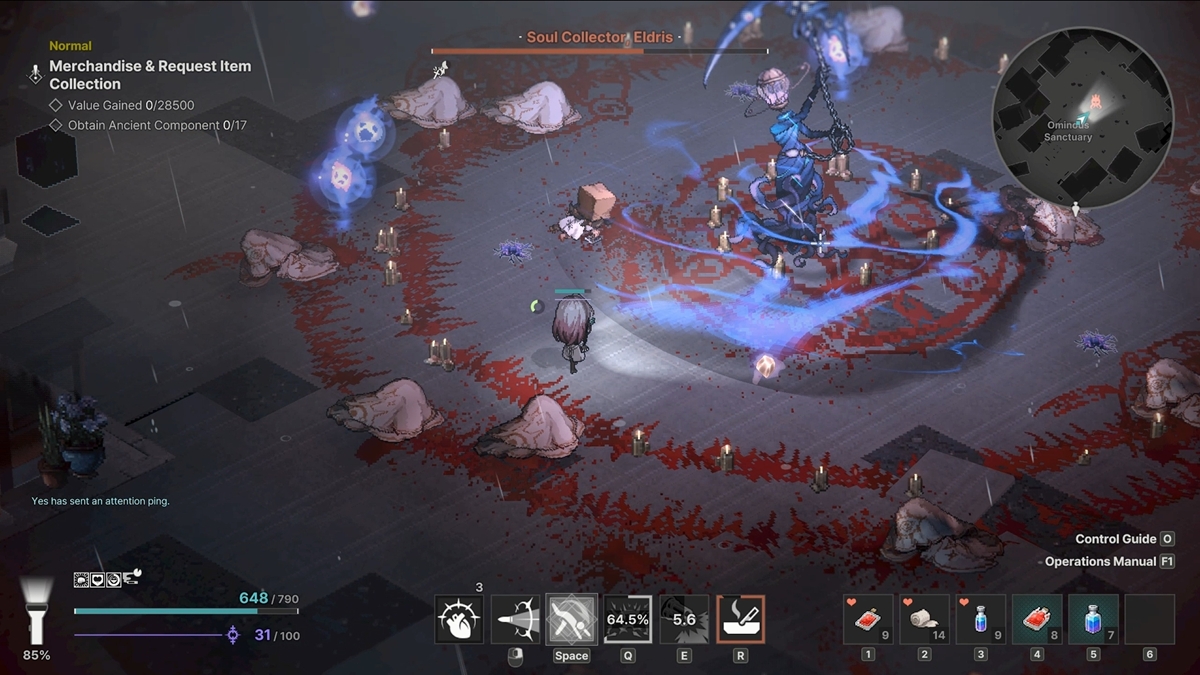
Task: Use the red blood pack with heart marker
Action: (x=867, y=620)
